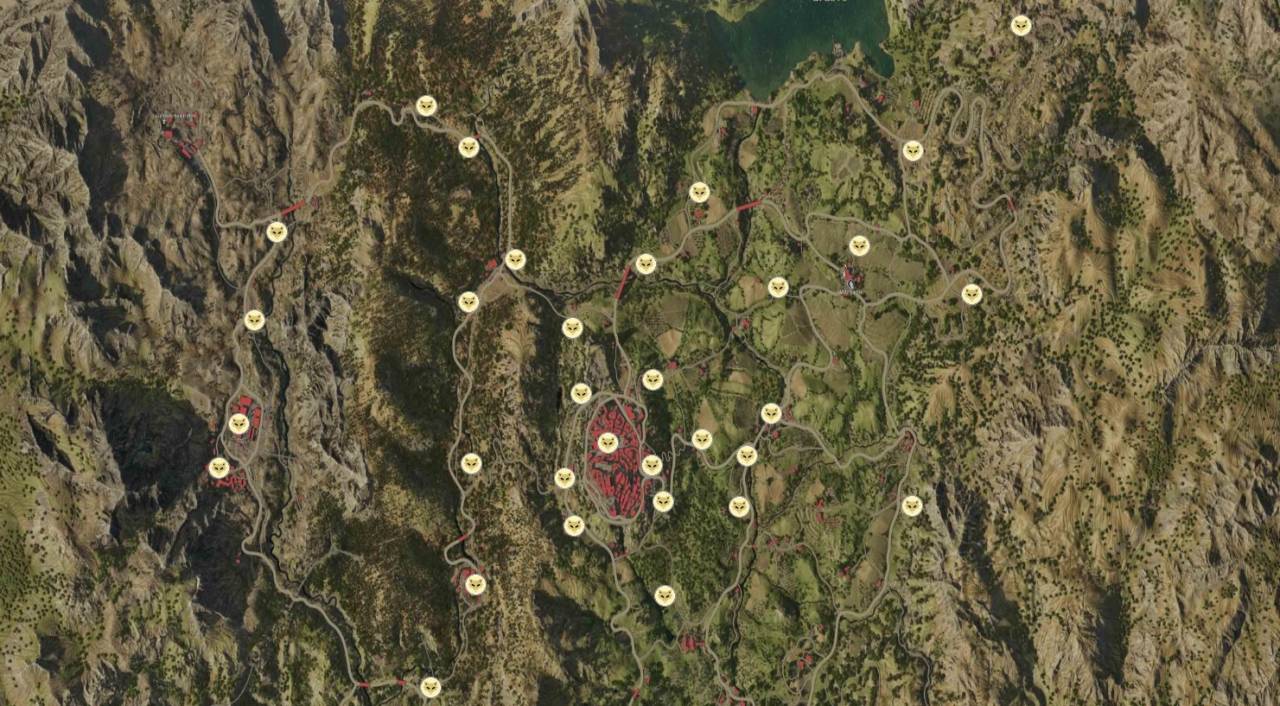Select the marker in the large red town's center
The height and width of the screenshot is (706, 1280).
click(x=608, y=443)
